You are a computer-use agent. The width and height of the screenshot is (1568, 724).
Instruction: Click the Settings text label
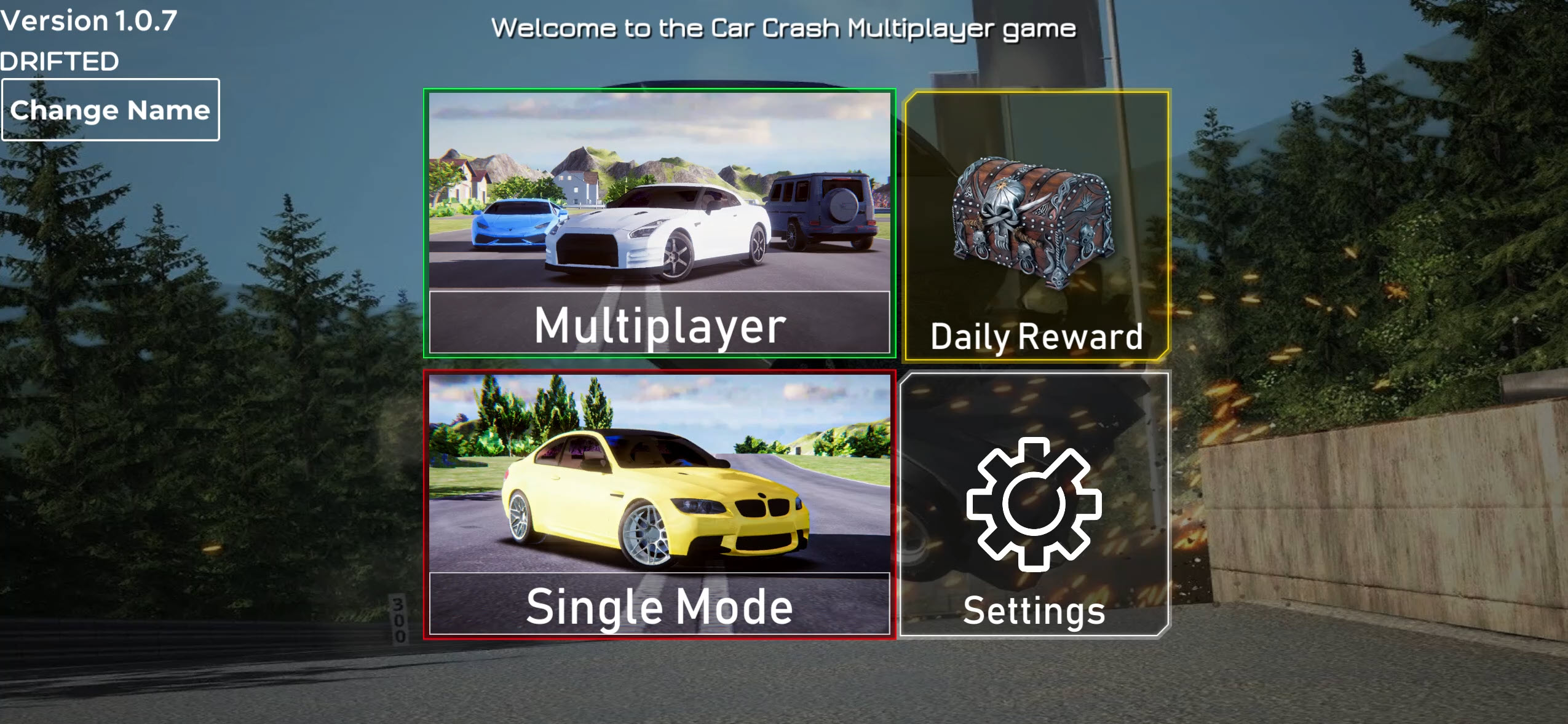click(x=1034, y=611)
